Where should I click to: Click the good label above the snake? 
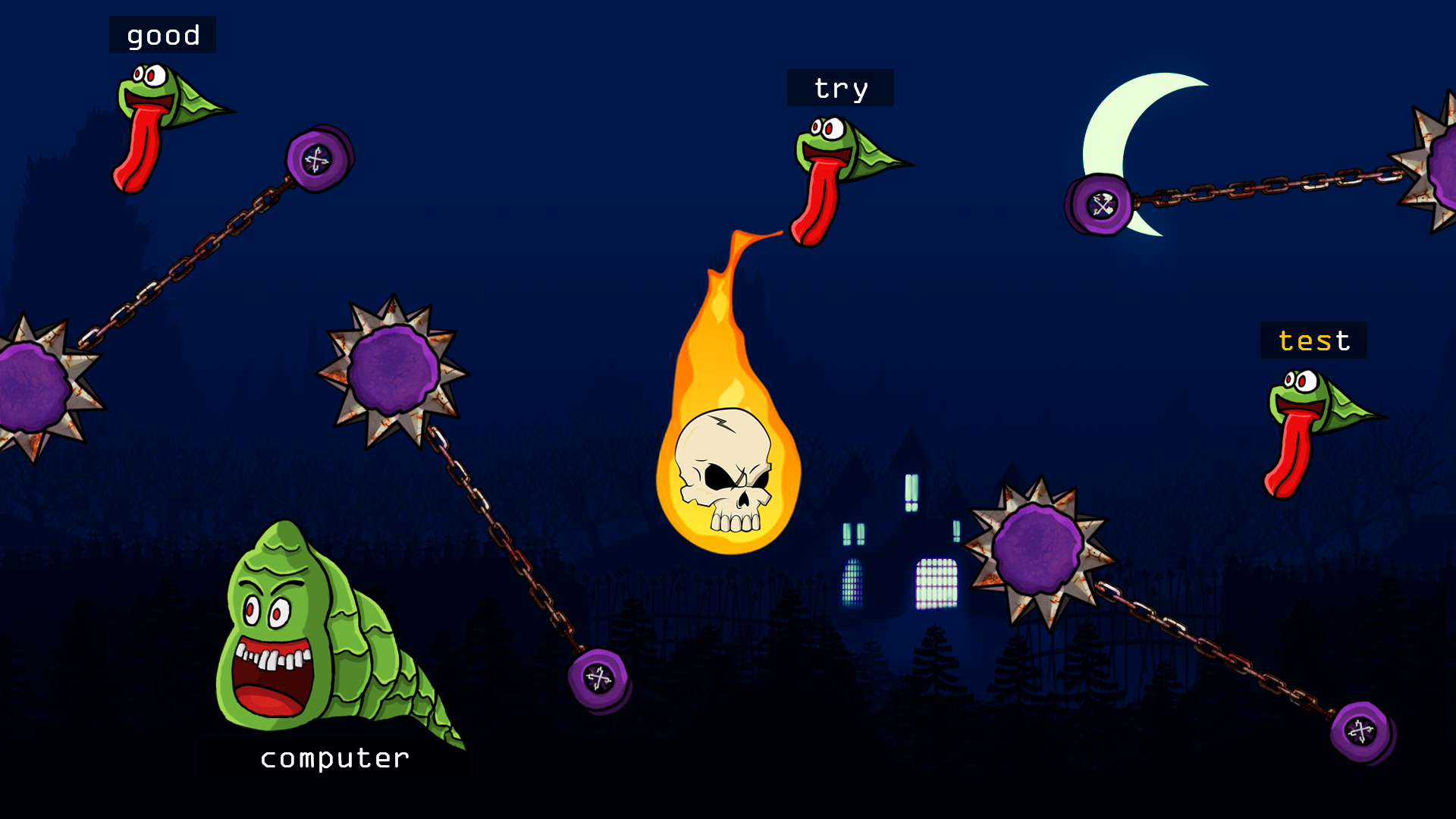(163, 34)
